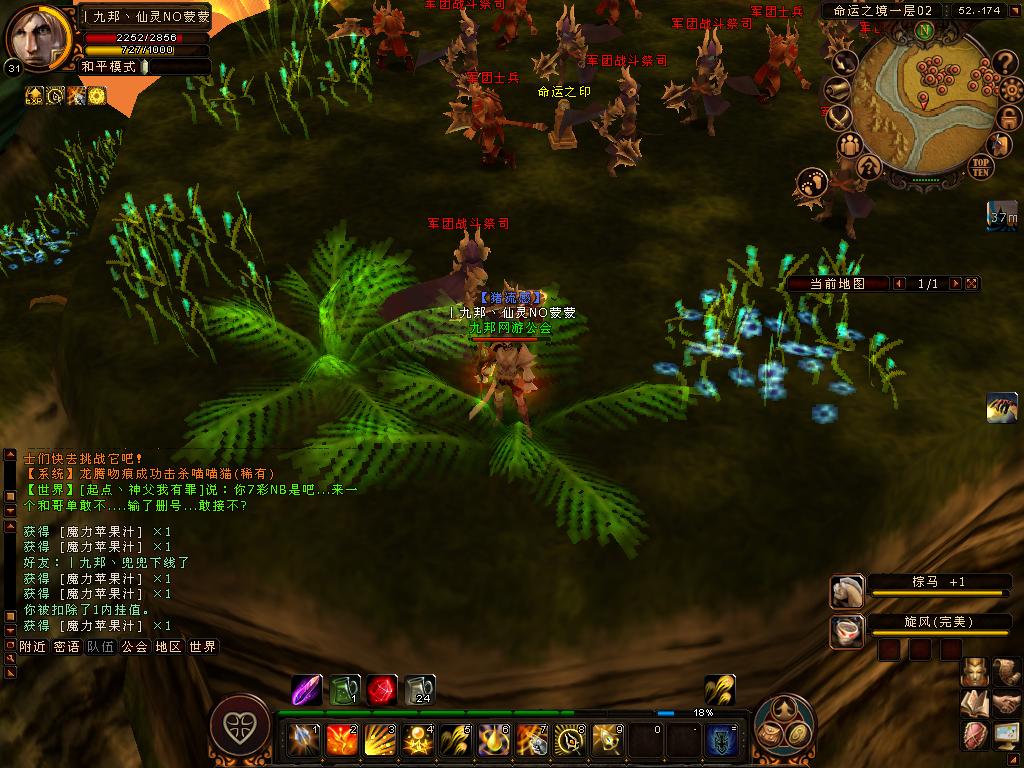Go to next page of 当前地图 tracker
Image resolution: width=1024 pixels, height=768 pixels.
955,284
